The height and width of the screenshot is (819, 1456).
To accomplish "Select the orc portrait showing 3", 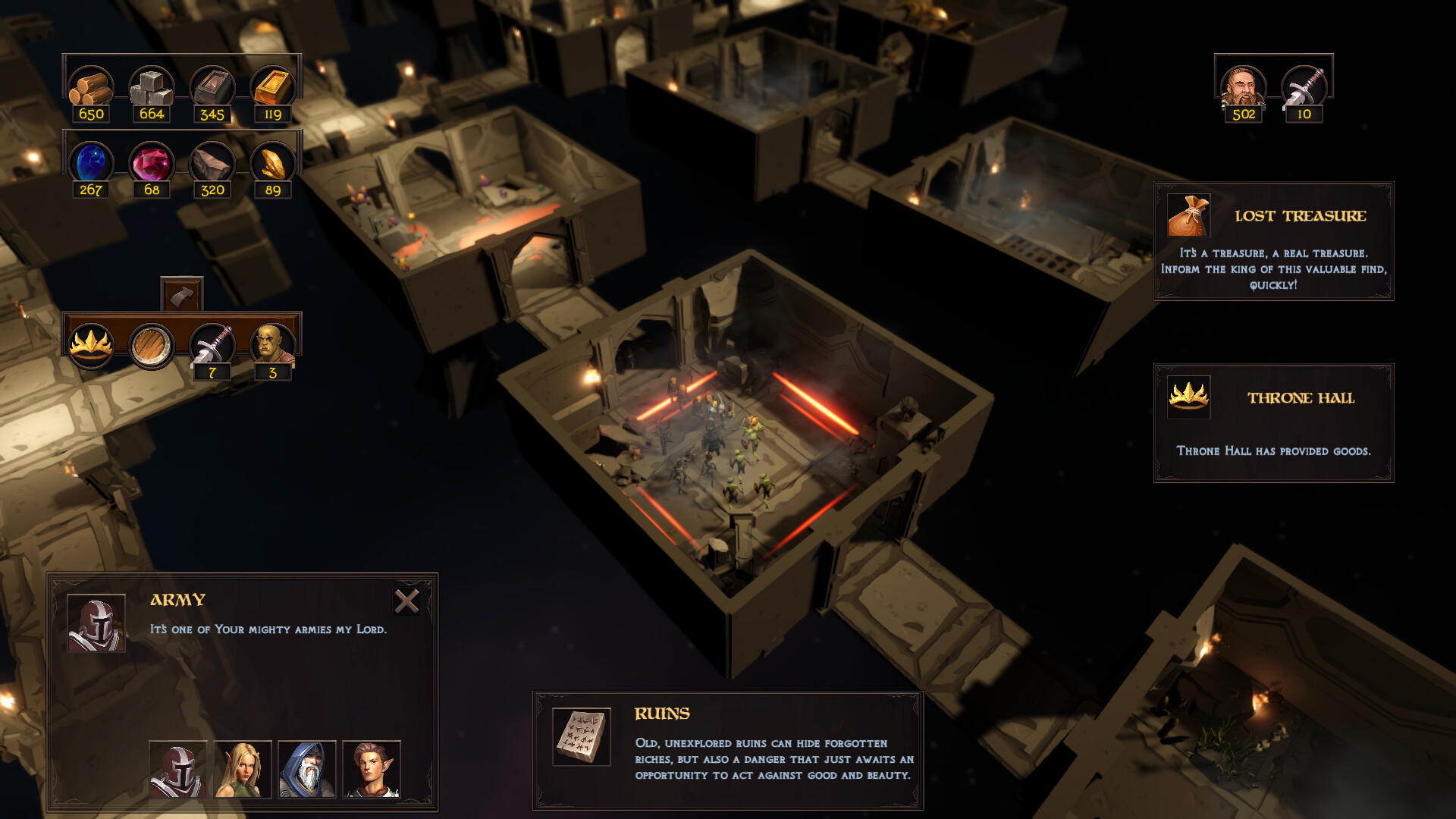I will coord(273,345).
